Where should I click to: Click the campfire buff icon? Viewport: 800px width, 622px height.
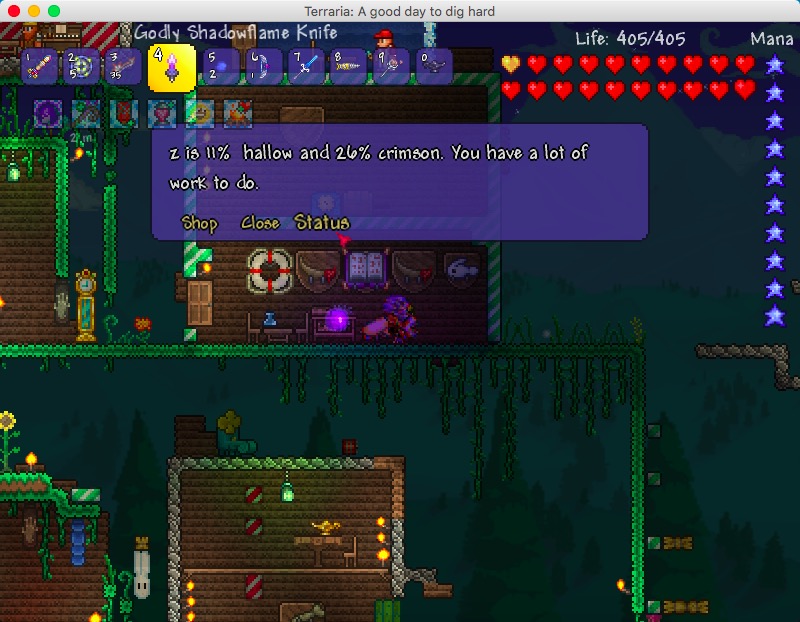coord(238,113)
